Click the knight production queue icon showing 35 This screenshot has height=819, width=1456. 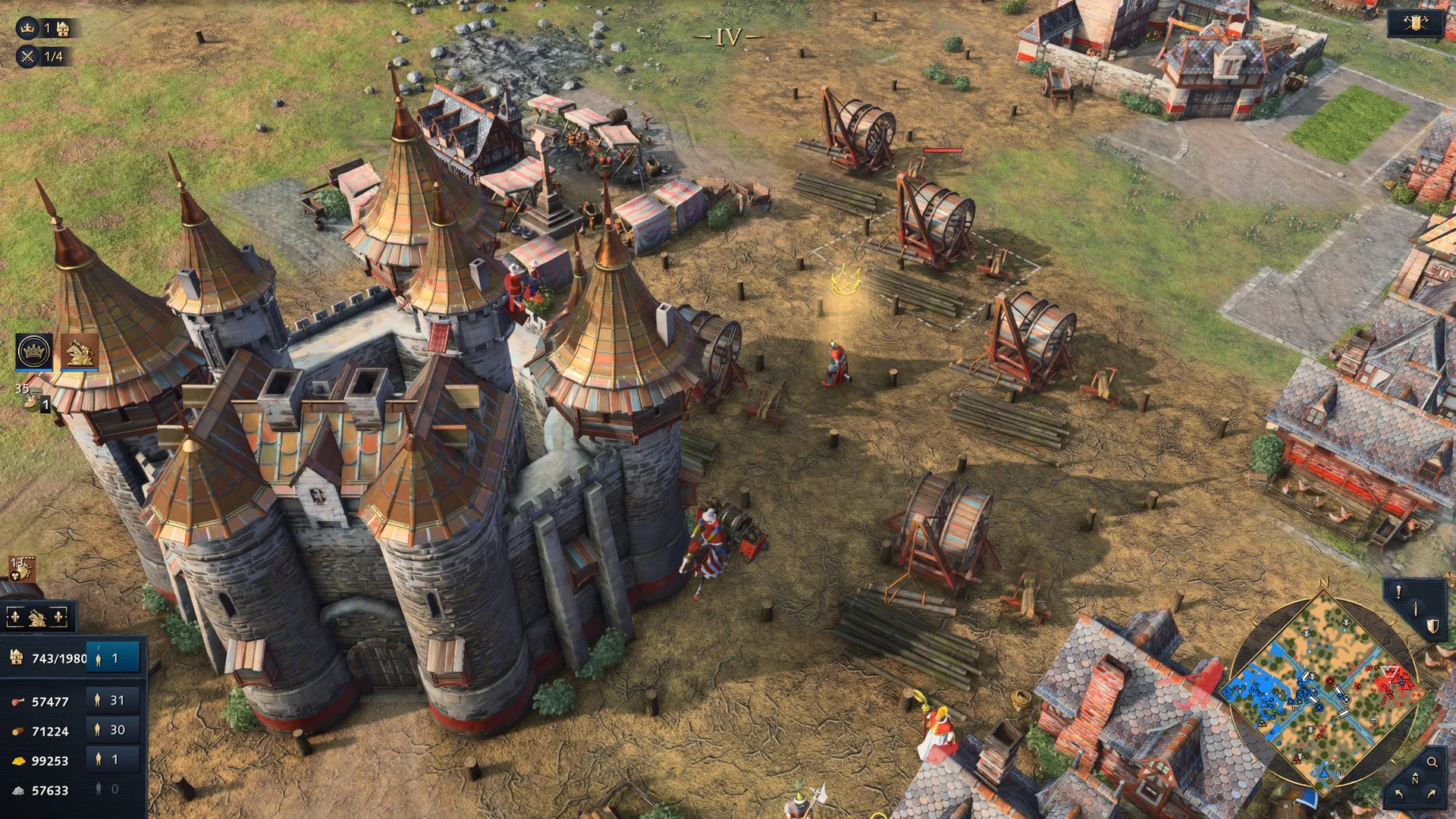[x=32, y=397]
